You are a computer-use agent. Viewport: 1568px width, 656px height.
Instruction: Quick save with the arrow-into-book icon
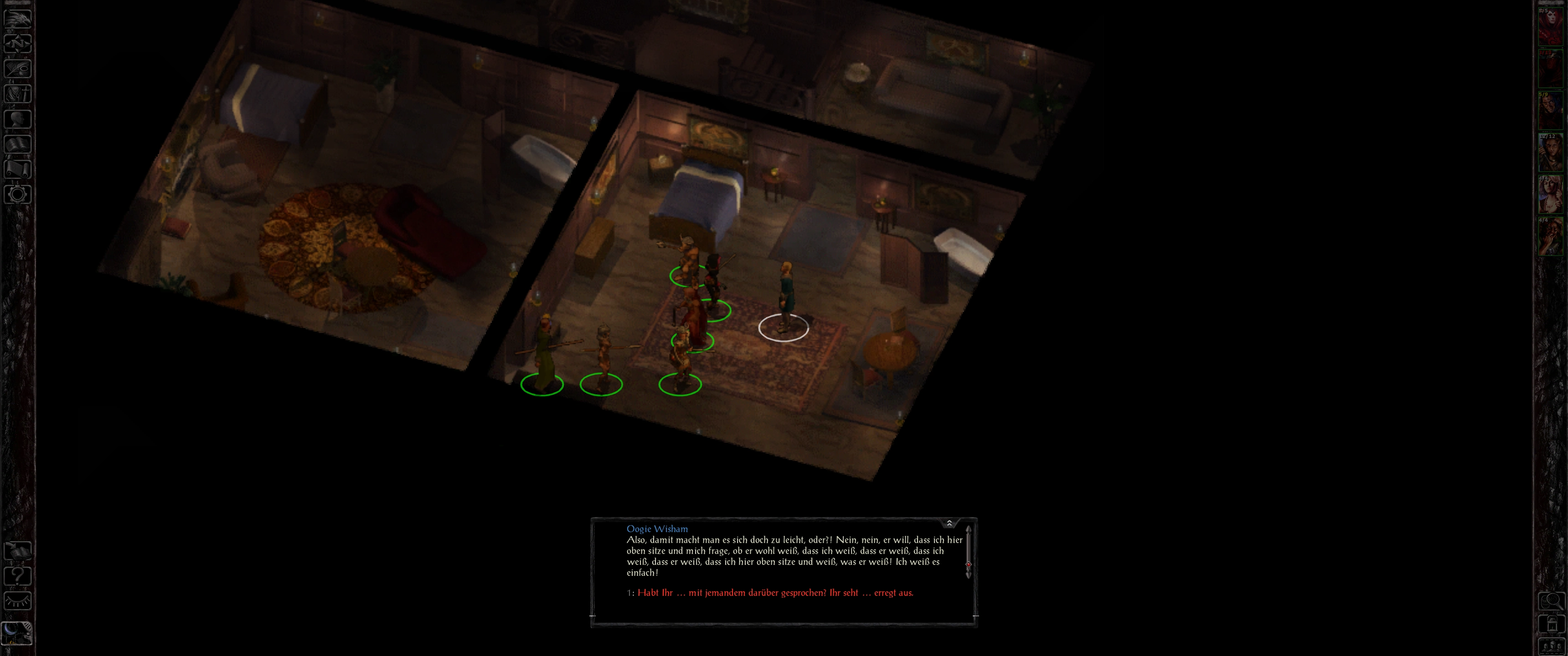(17, 551)
